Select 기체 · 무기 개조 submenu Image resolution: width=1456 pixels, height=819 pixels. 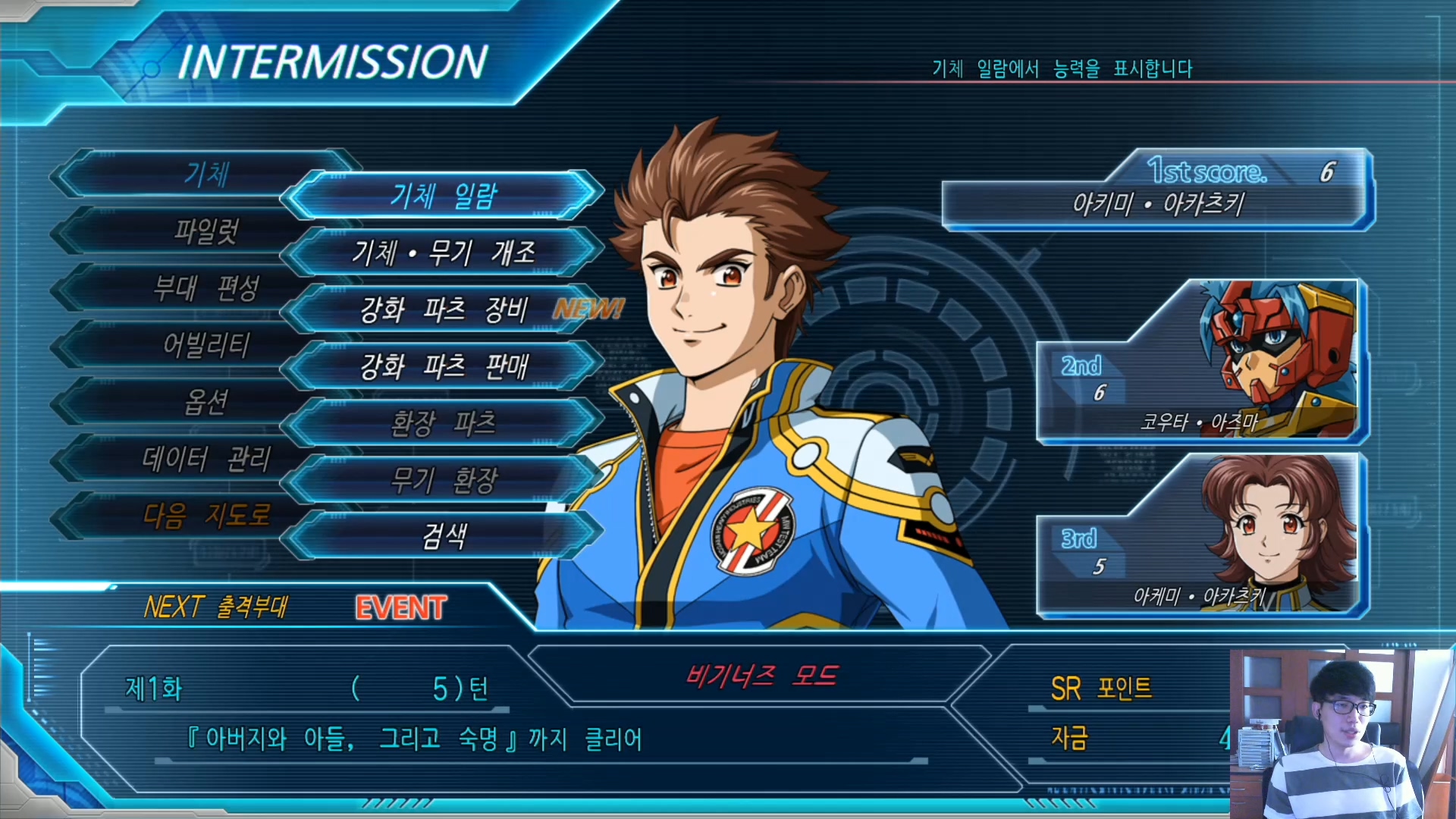pos(444,253)
